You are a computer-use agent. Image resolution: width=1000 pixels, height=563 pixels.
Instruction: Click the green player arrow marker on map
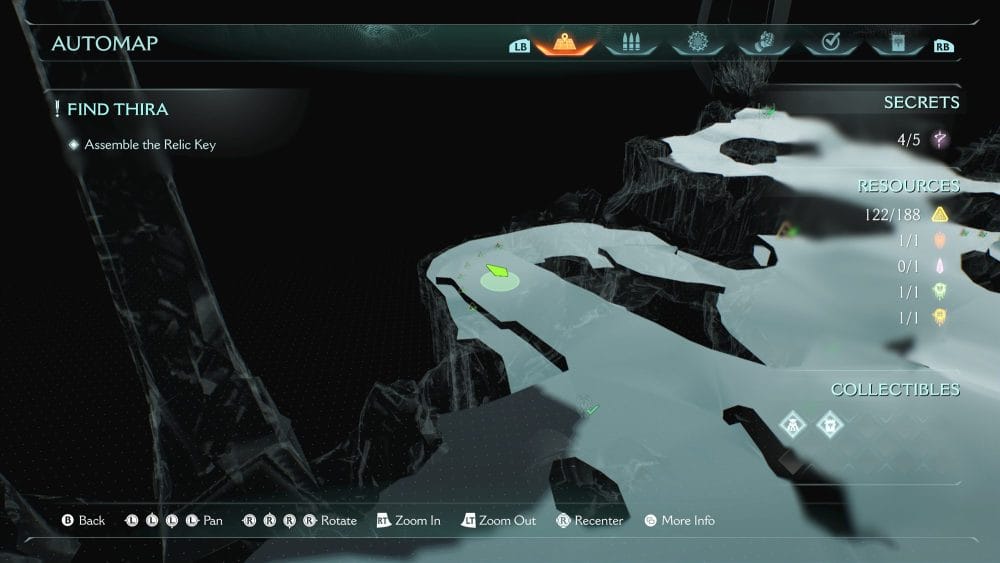pyautogui.click(x=497, y=271)
